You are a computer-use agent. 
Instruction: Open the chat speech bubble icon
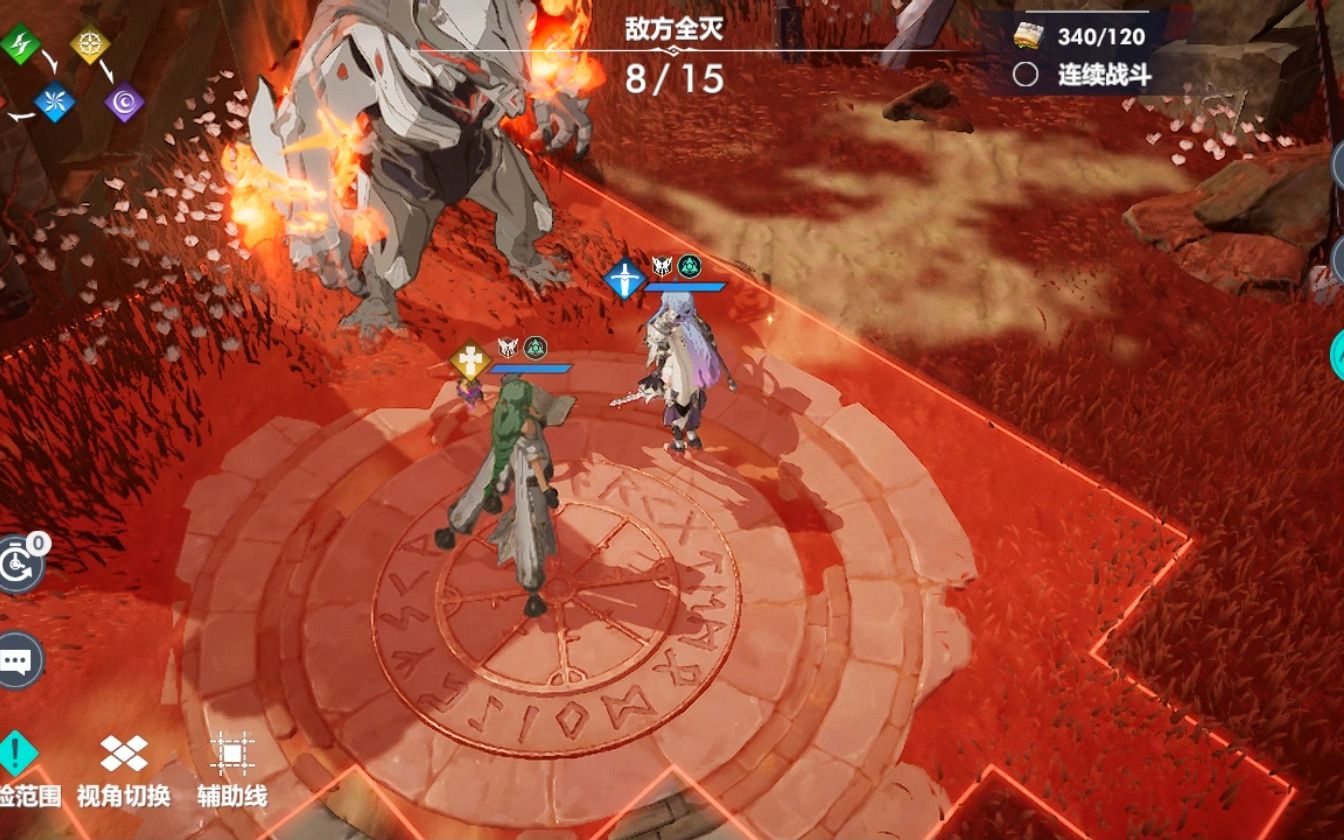pyautogui.click(x=19, y=660)
